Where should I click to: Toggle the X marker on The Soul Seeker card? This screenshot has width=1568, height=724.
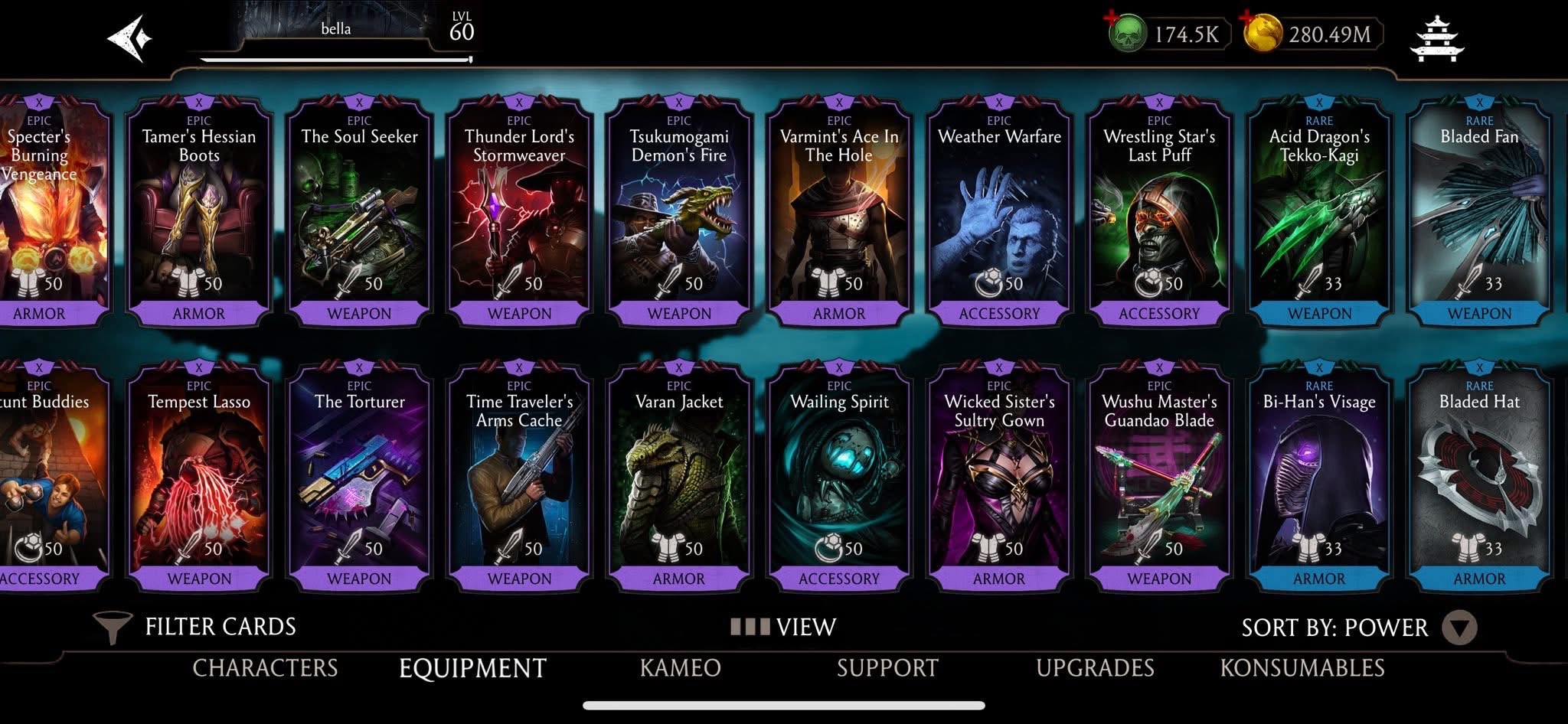pos(358,101)
